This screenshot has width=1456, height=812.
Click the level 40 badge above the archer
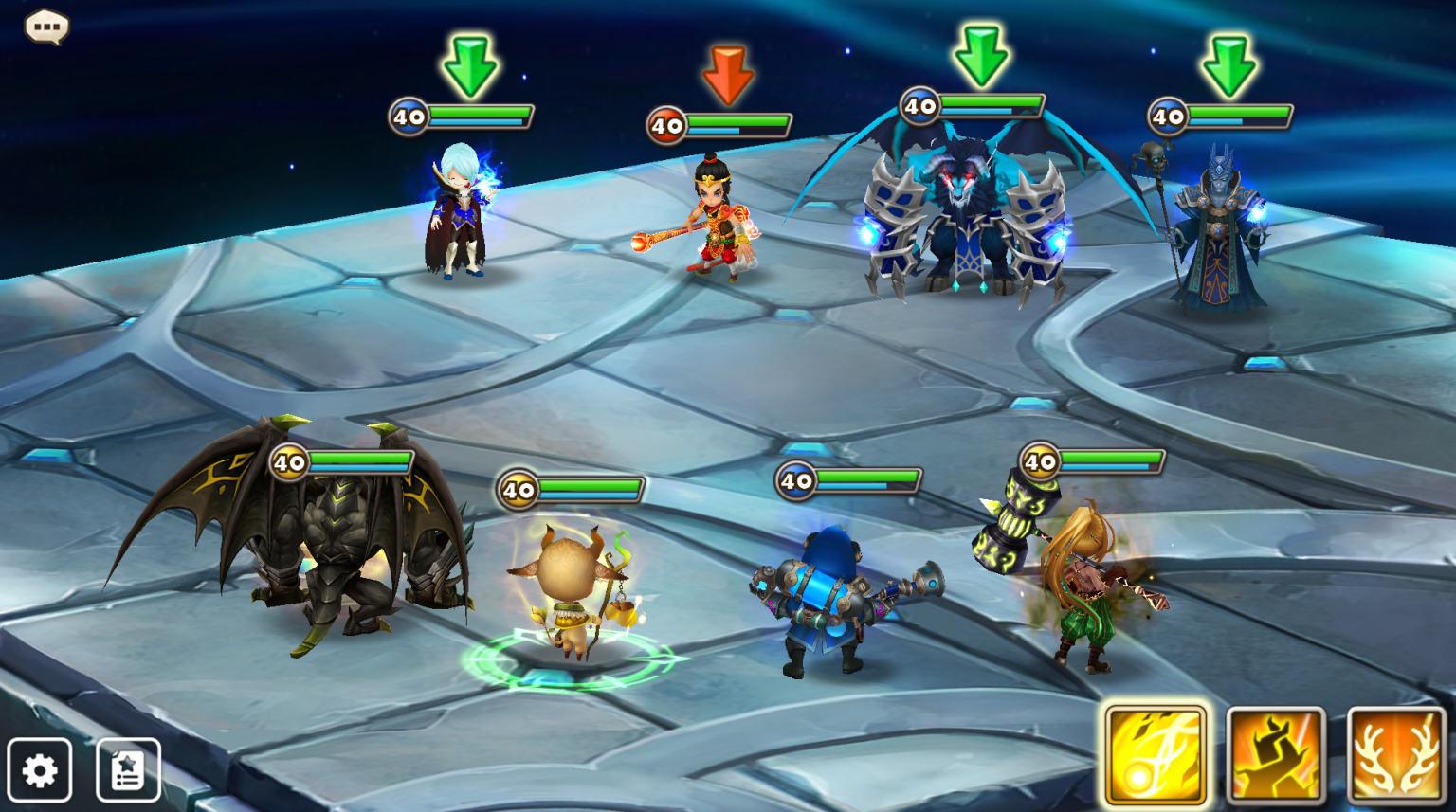[x=1040, y=463]
